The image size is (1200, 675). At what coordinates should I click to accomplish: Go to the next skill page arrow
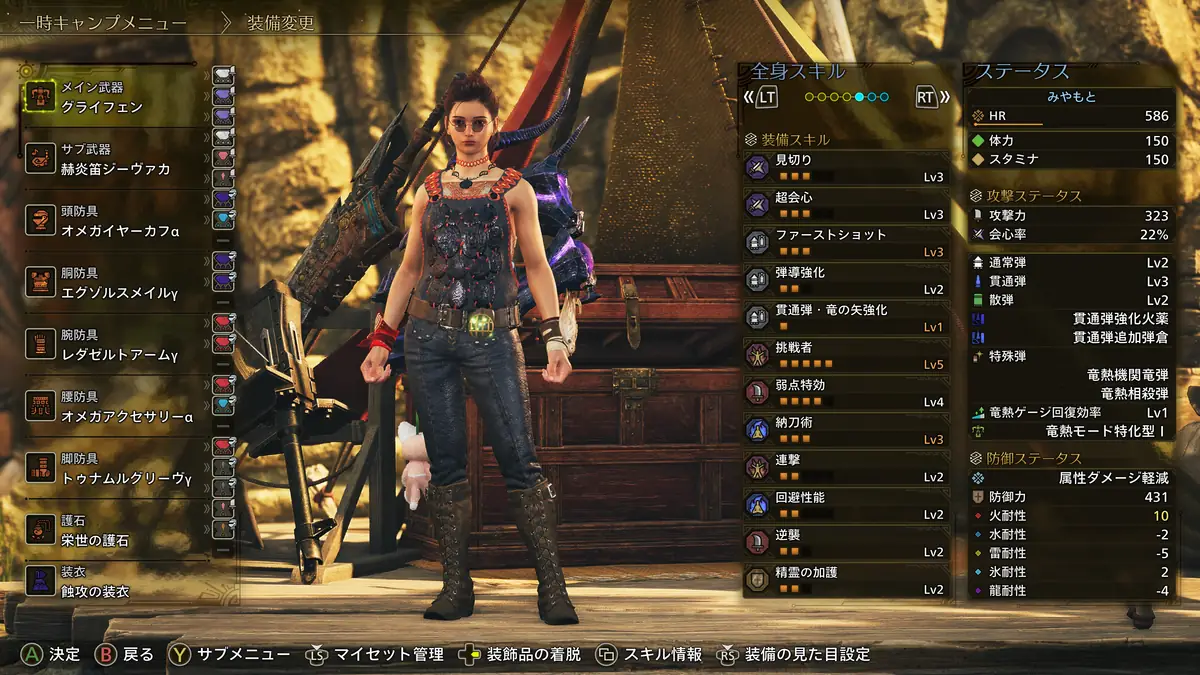(x=930, y=97)
